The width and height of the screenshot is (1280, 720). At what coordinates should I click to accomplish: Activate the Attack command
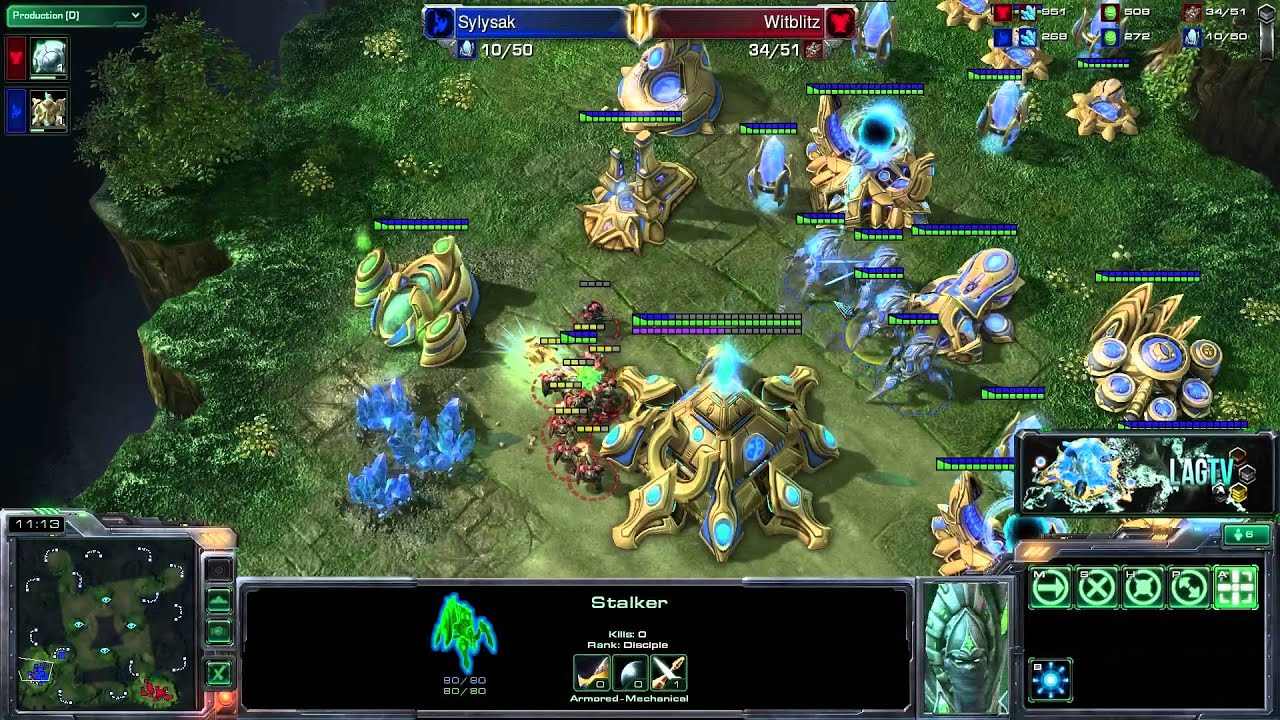point(1235,588)
